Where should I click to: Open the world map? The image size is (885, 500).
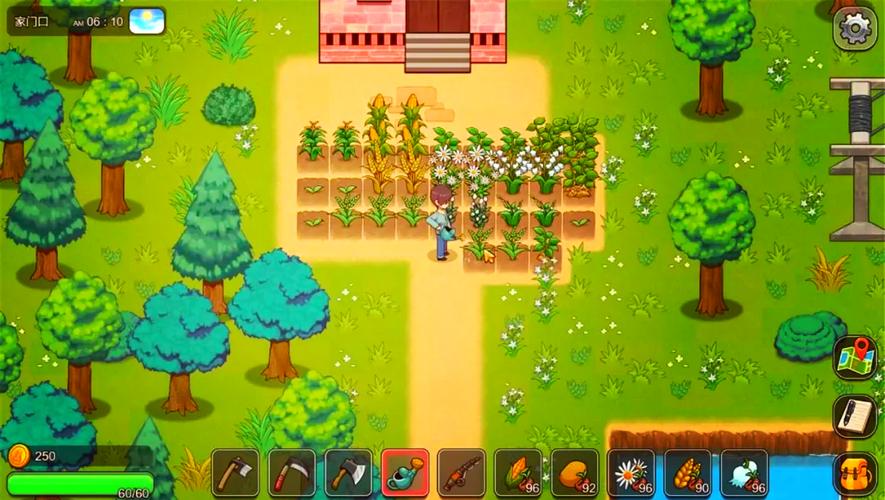point(855,358)
